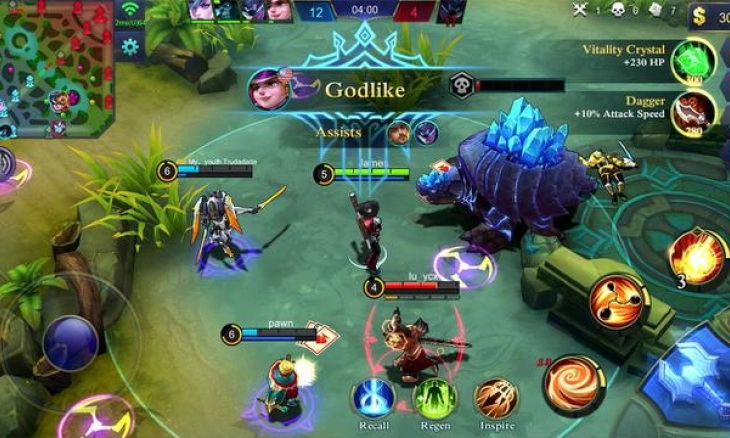The image size is (730, 438).
Task: Tap the Recall button
Action: [372, 400]
